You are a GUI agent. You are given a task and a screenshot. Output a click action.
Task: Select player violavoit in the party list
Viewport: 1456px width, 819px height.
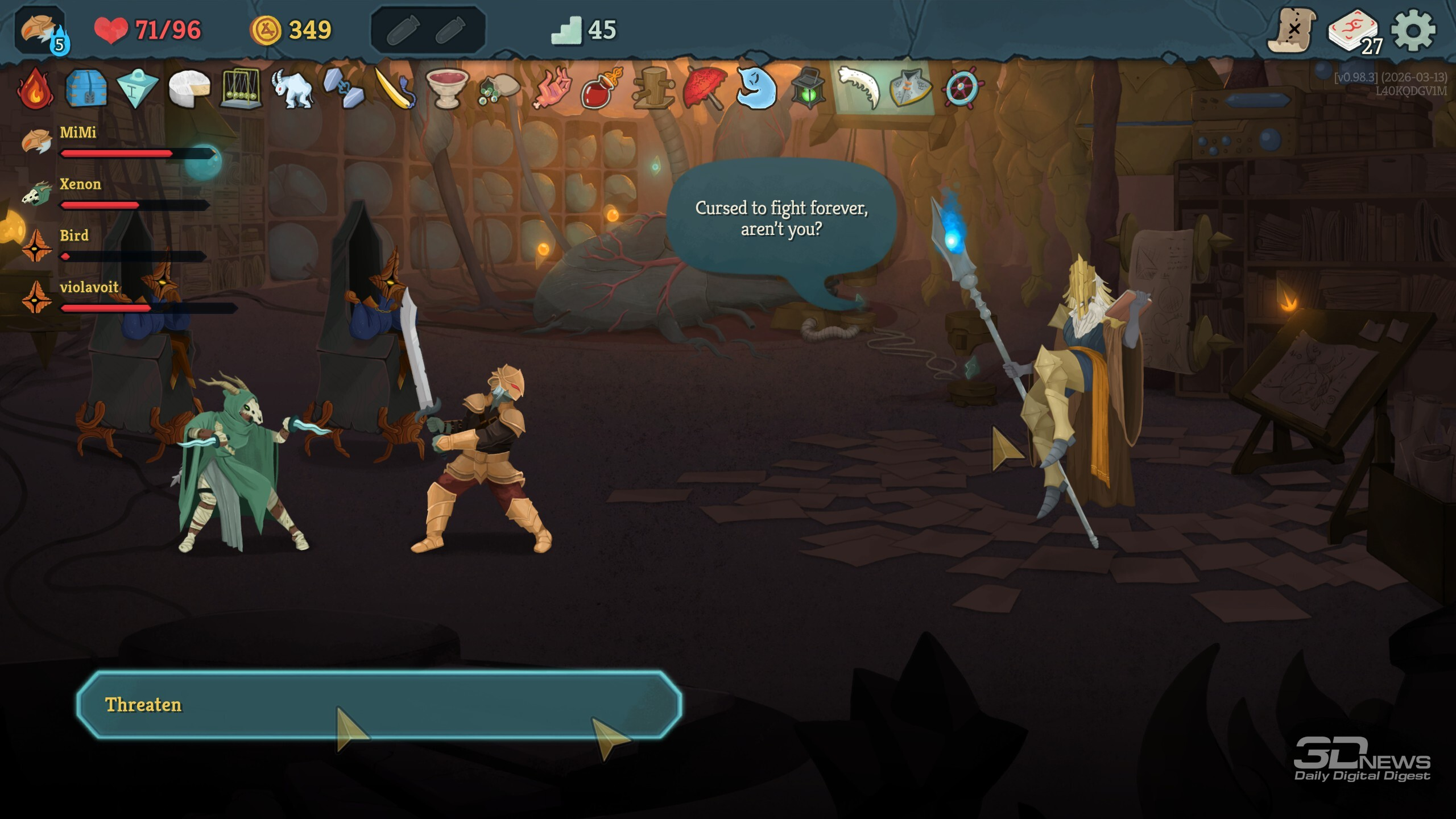[x=89, y=288]
